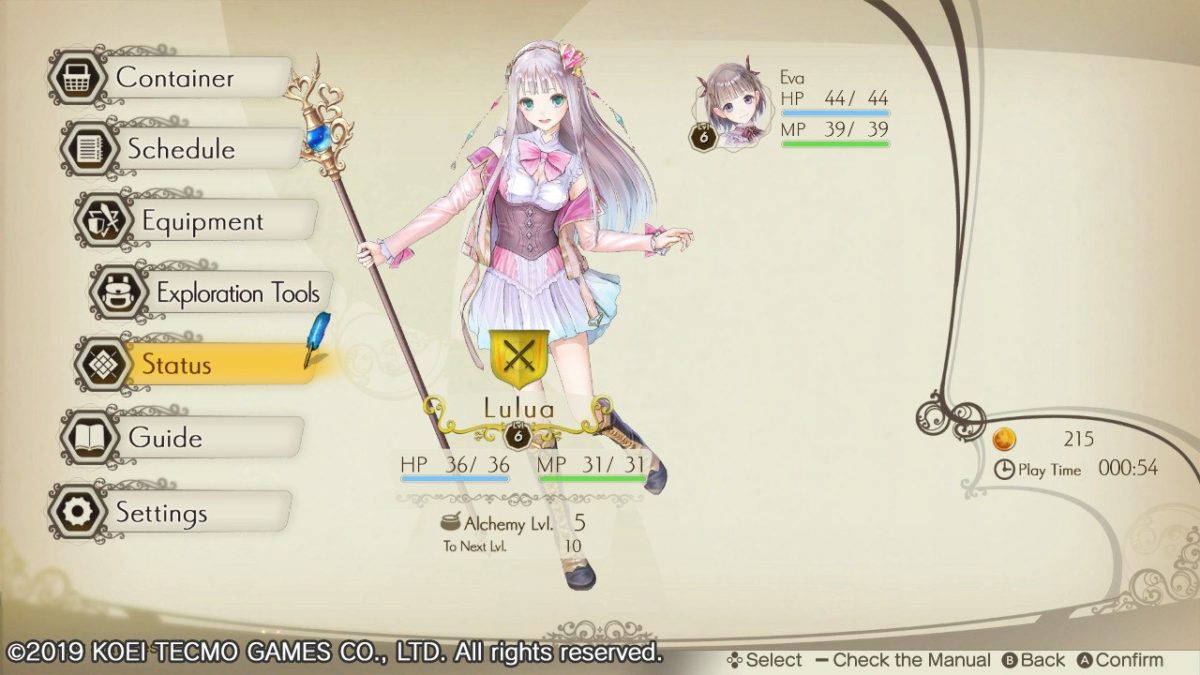This screenshot has width=1200, height=675.
Task: Select the Schedule menu entry
Action: tap(181, 150)
